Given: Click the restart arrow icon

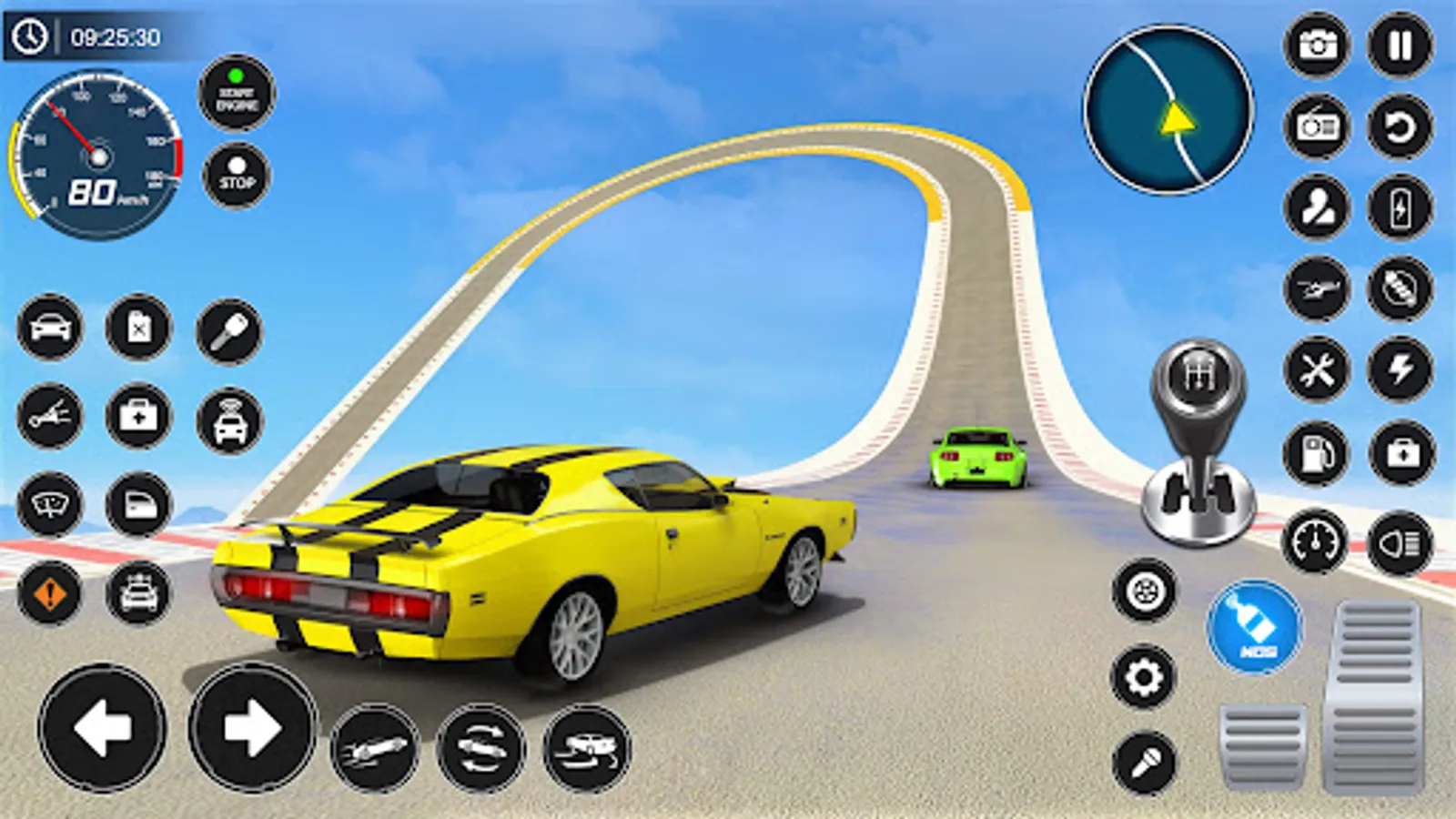Looking at the screenshot, I should pyautogui.click(x=1400, y=126).
